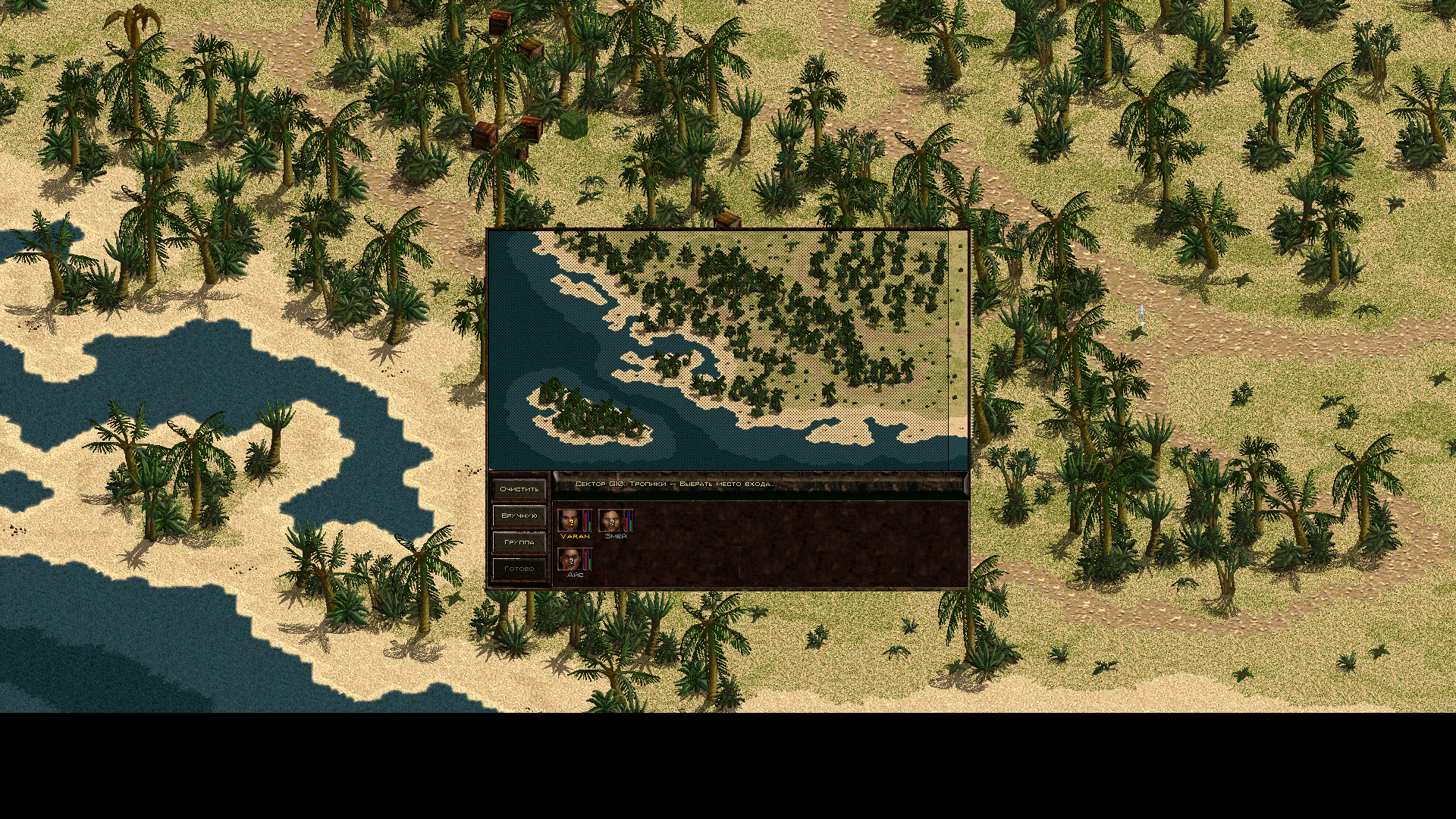Click the sector G10 overview map

pos(718,350)
